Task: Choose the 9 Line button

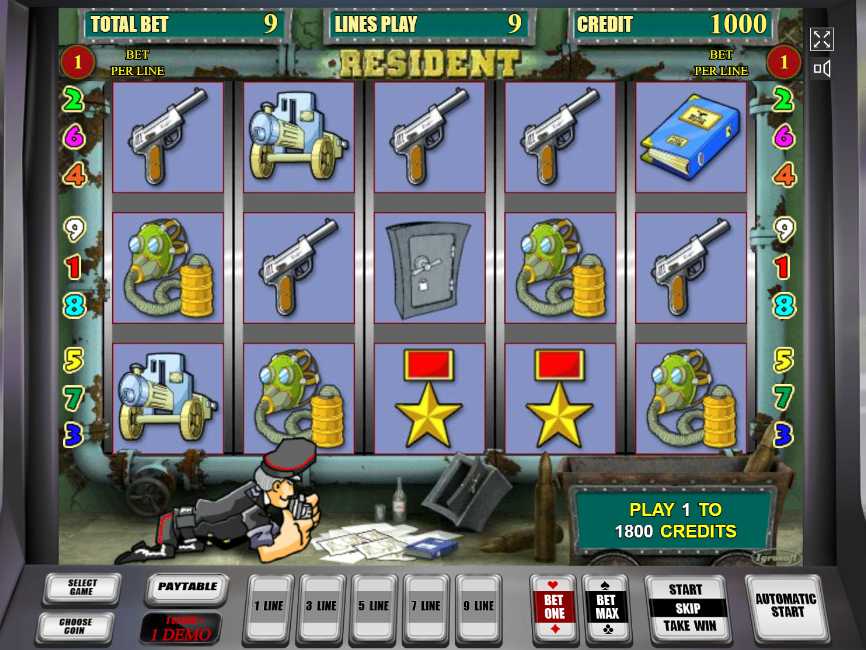Action: [480, 607]
